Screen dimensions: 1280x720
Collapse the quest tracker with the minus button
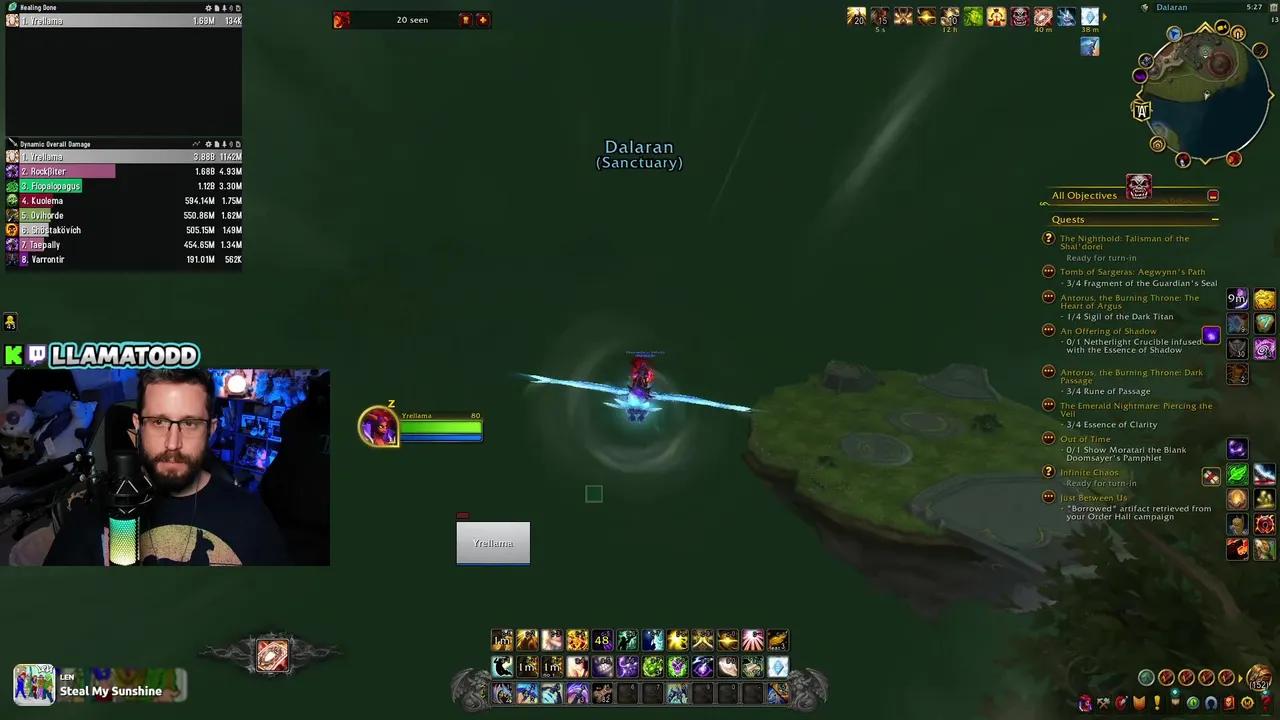point(1215,218)
